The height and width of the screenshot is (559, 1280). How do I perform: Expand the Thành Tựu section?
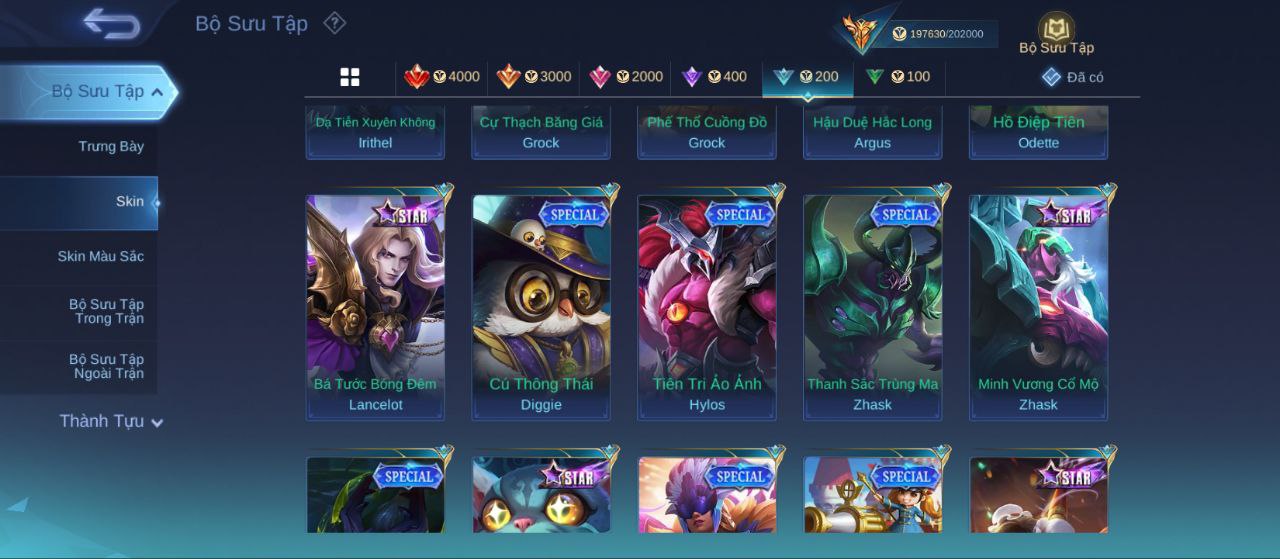tap(110, 422)
